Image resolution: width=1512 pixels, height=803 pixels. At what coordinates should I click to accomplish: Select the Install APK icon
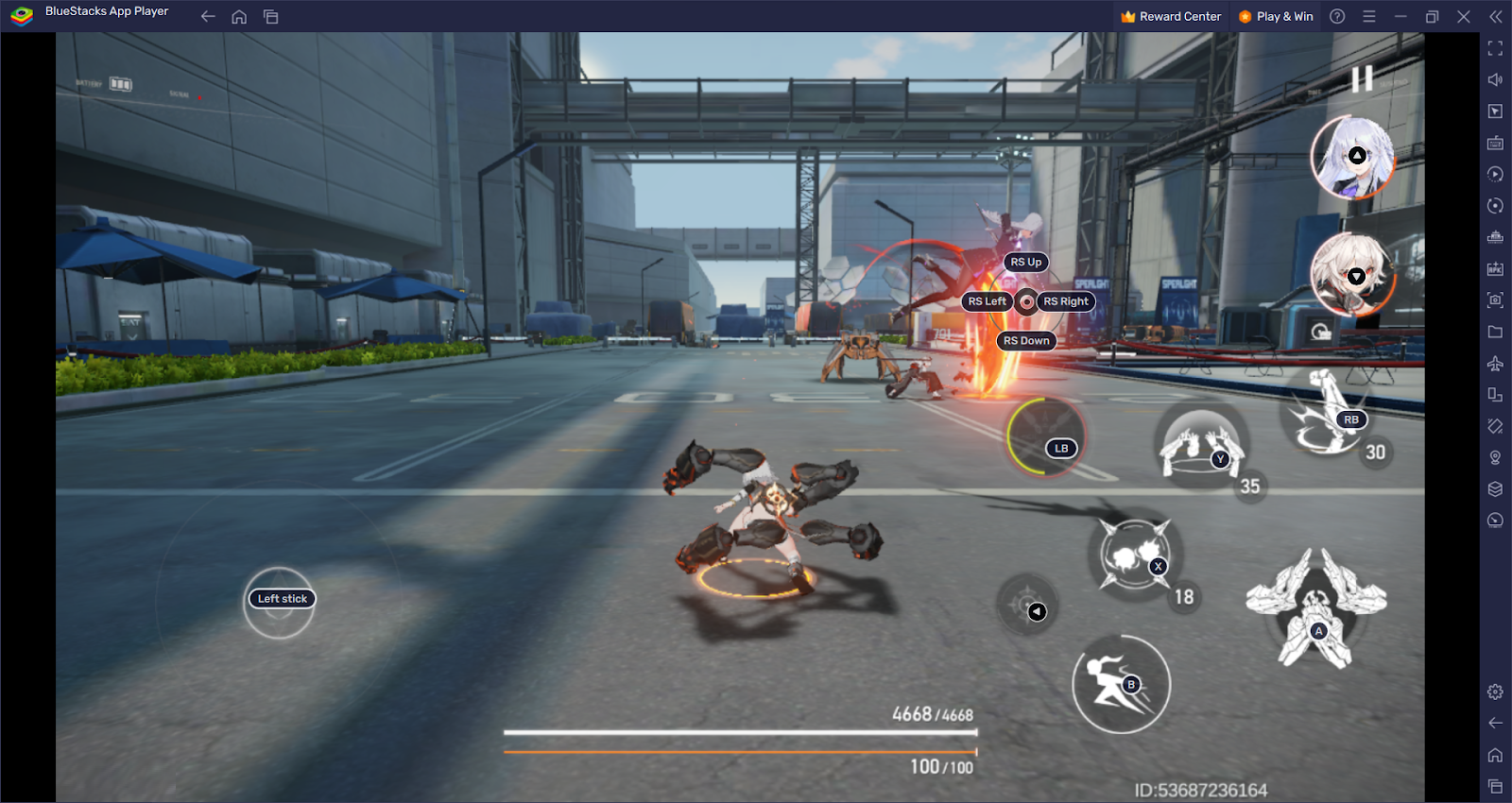1496,268
